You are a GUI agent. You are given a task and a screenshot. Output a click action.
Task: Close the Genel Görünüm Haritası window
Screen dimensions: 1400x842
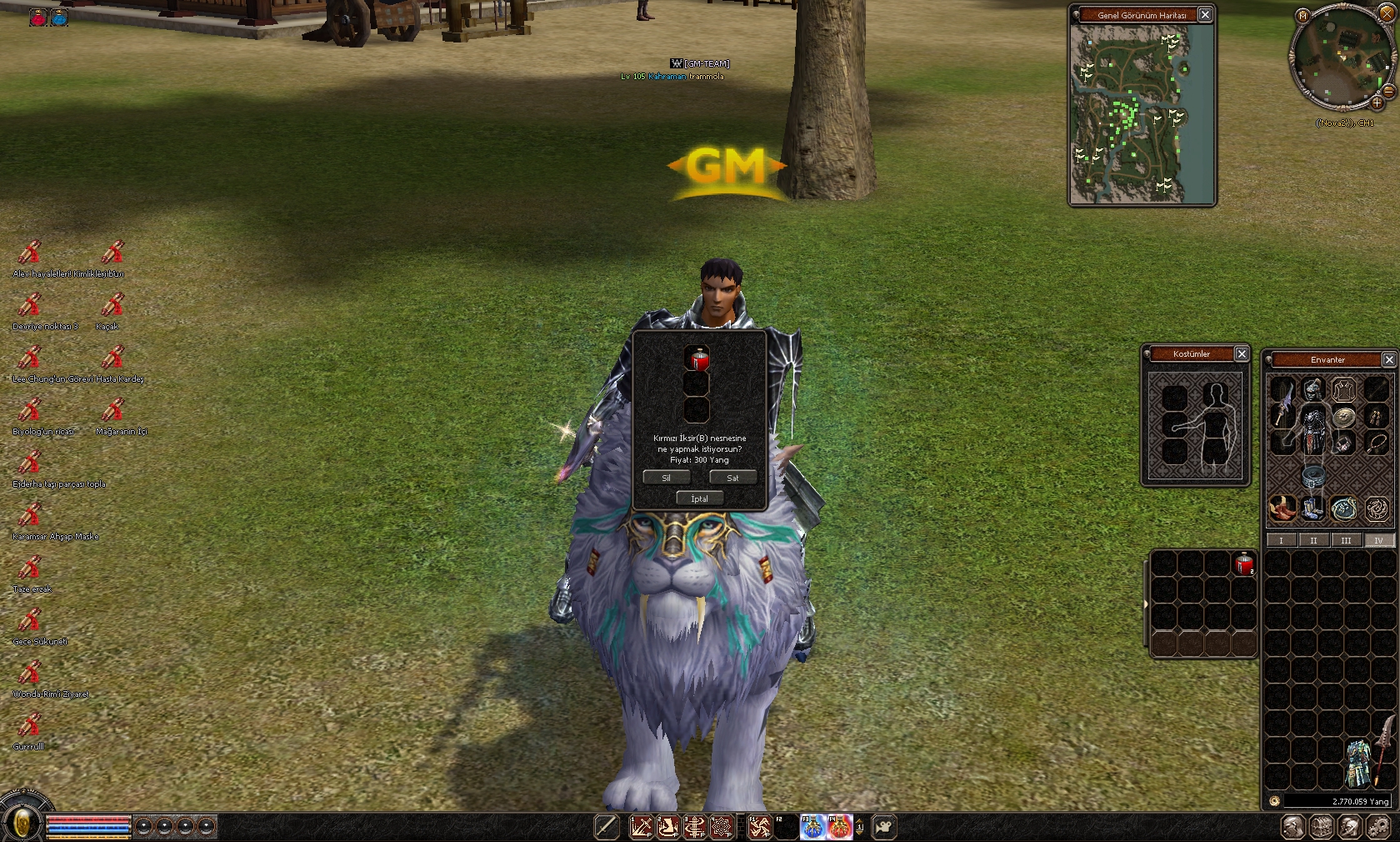click(1205, 15)
